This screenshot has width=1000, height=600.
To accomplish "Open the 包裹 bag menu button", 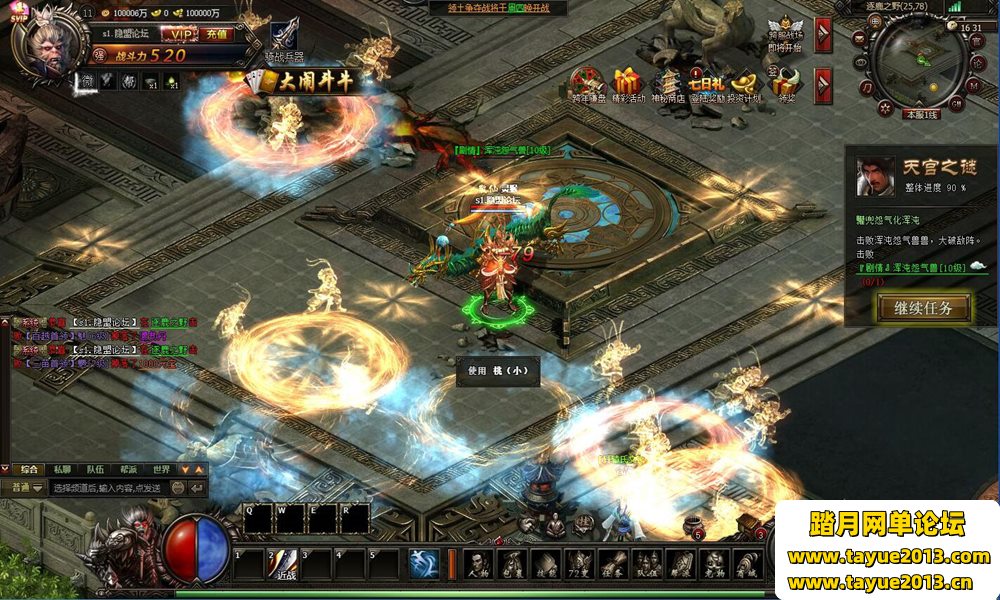I will [x=514, y=565].
